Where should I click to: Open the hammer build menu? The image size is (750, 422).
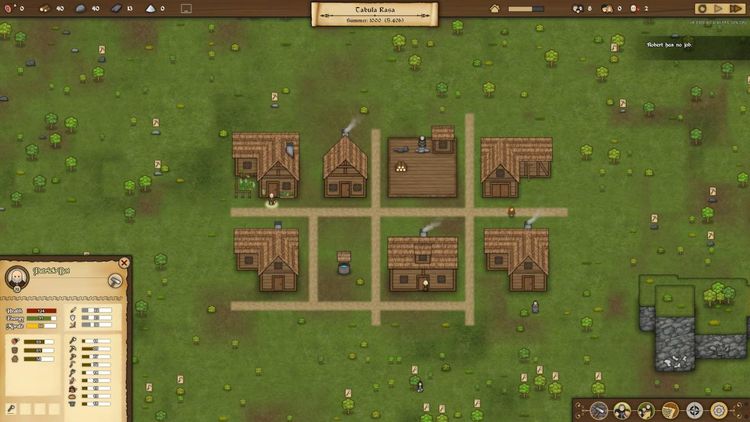(x=599, y=410)
